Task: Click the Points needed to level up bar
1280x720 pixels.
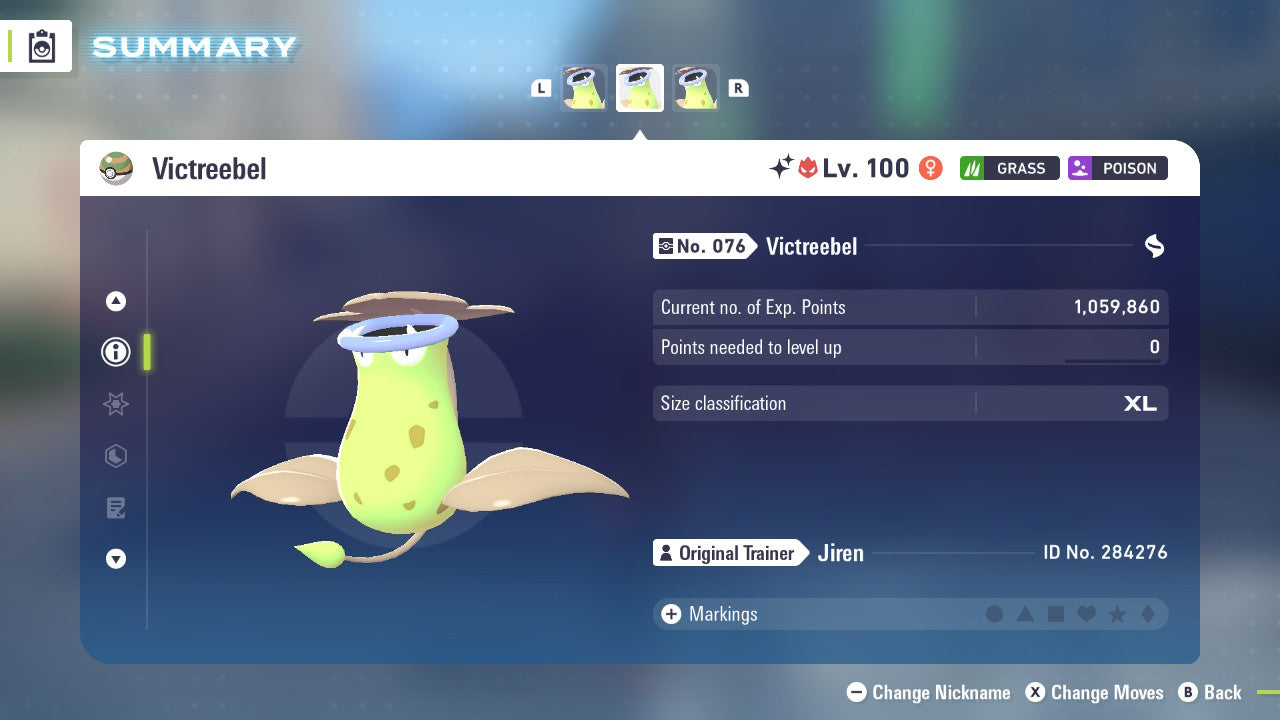Action: point(910,347)
